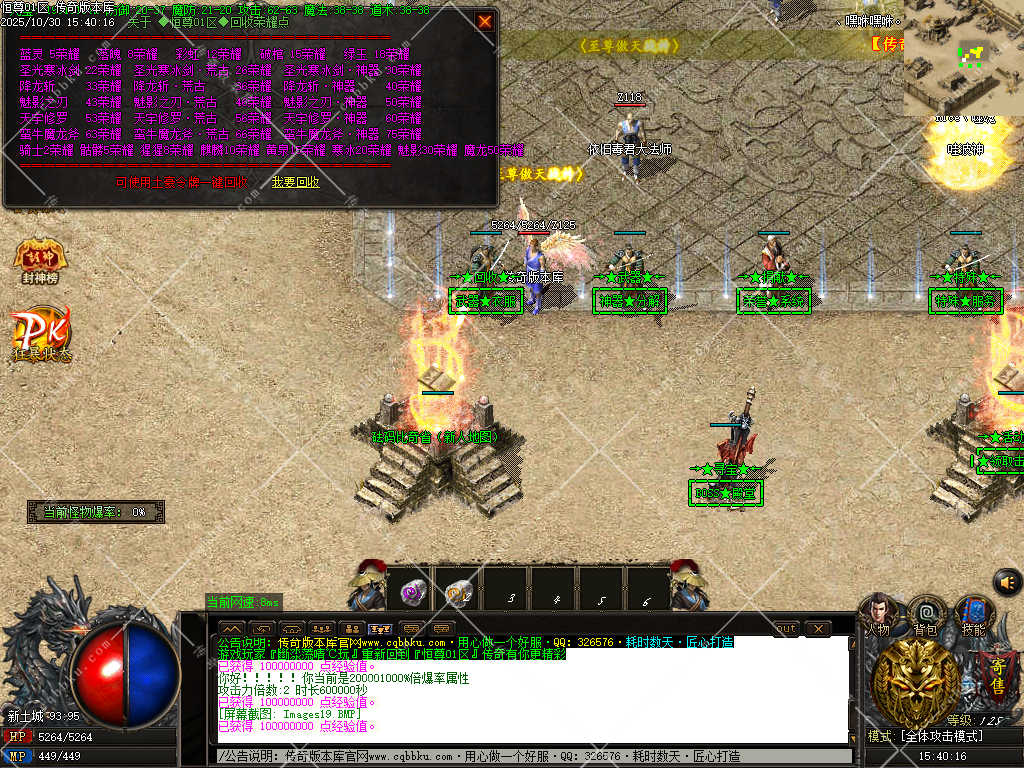Screen dimensions: 1024x768
Task: Open the 背包 inventory bag
Action: click(x=926, y=614)
